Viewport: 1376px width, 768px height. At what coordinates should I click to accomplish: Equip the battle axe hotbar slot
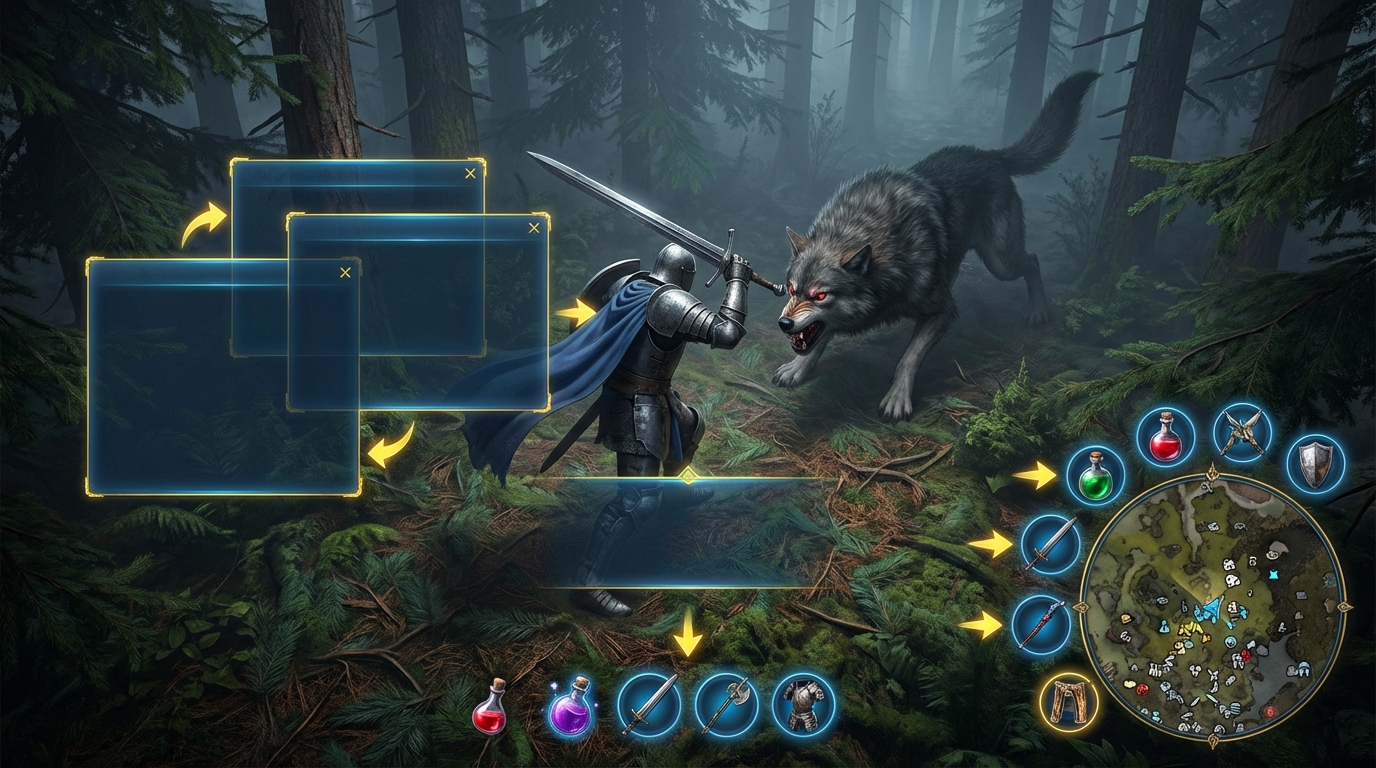(726, 705)
